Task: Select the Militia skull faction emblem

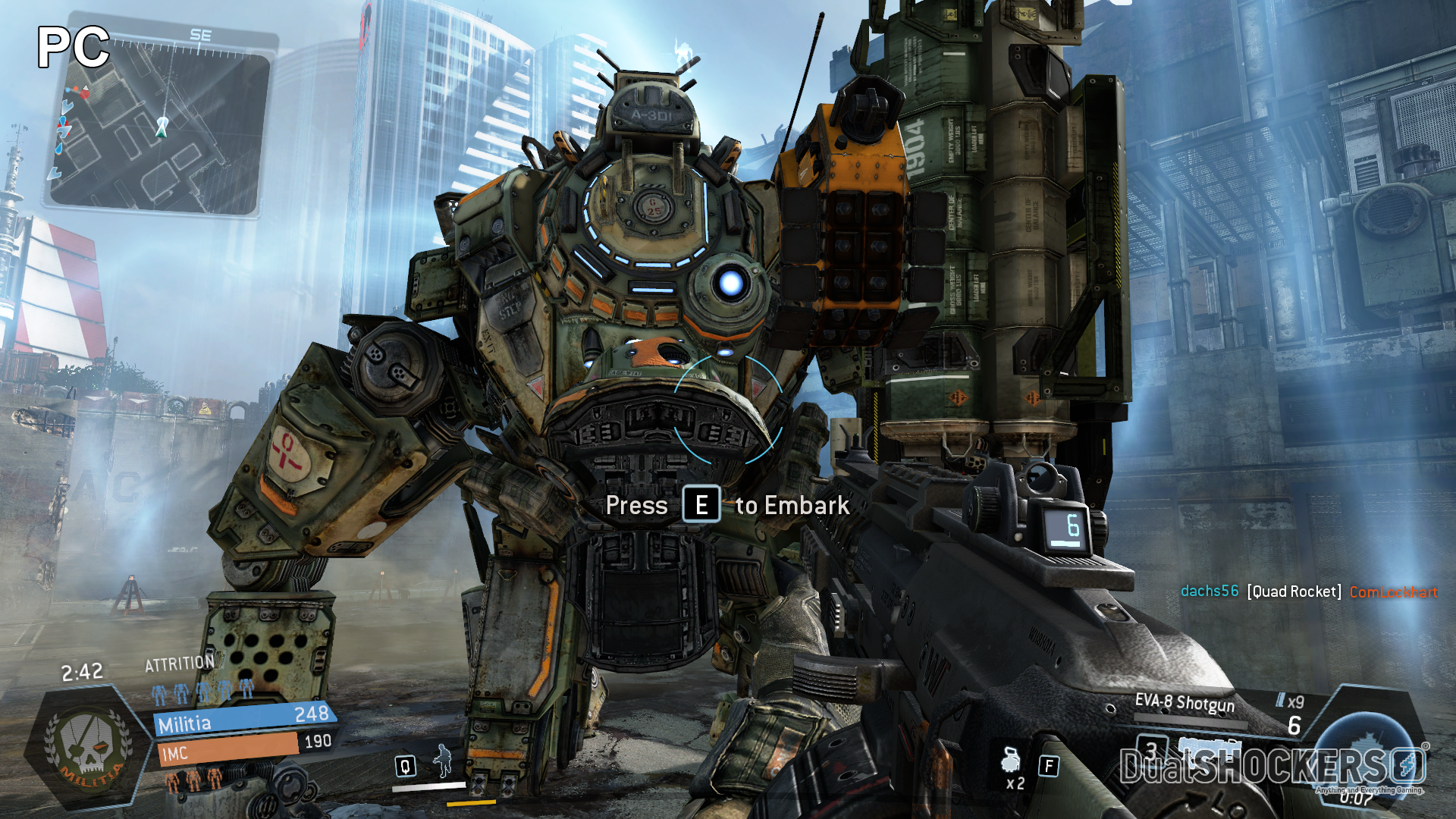Action: tap(87, 747)
